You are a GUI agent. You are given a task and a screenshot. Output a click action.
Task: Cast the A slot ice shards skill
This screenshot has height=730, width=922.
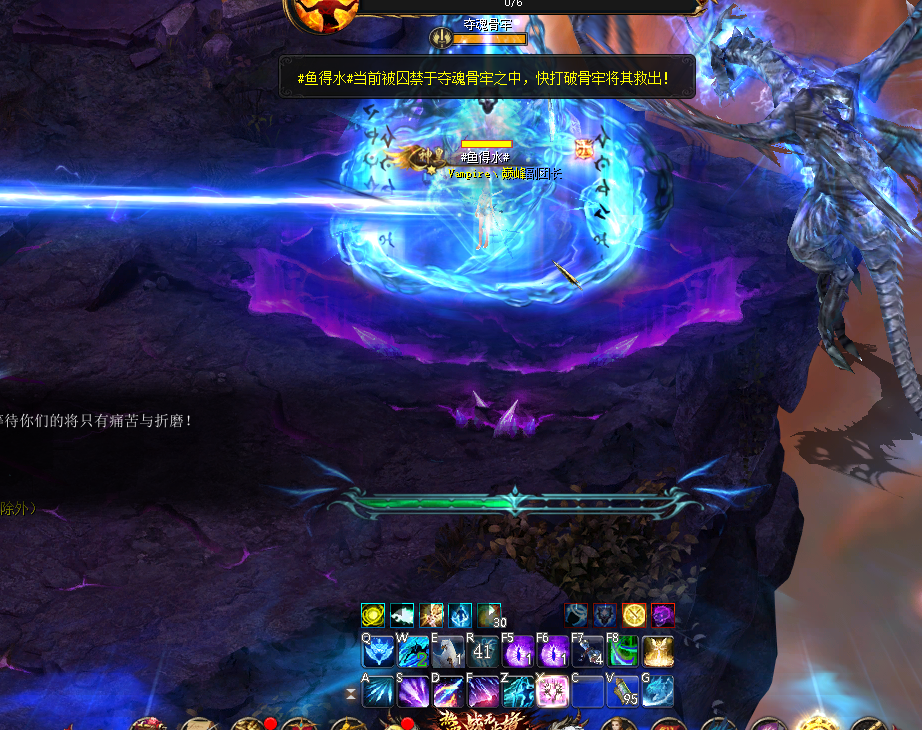coord(378,691)
